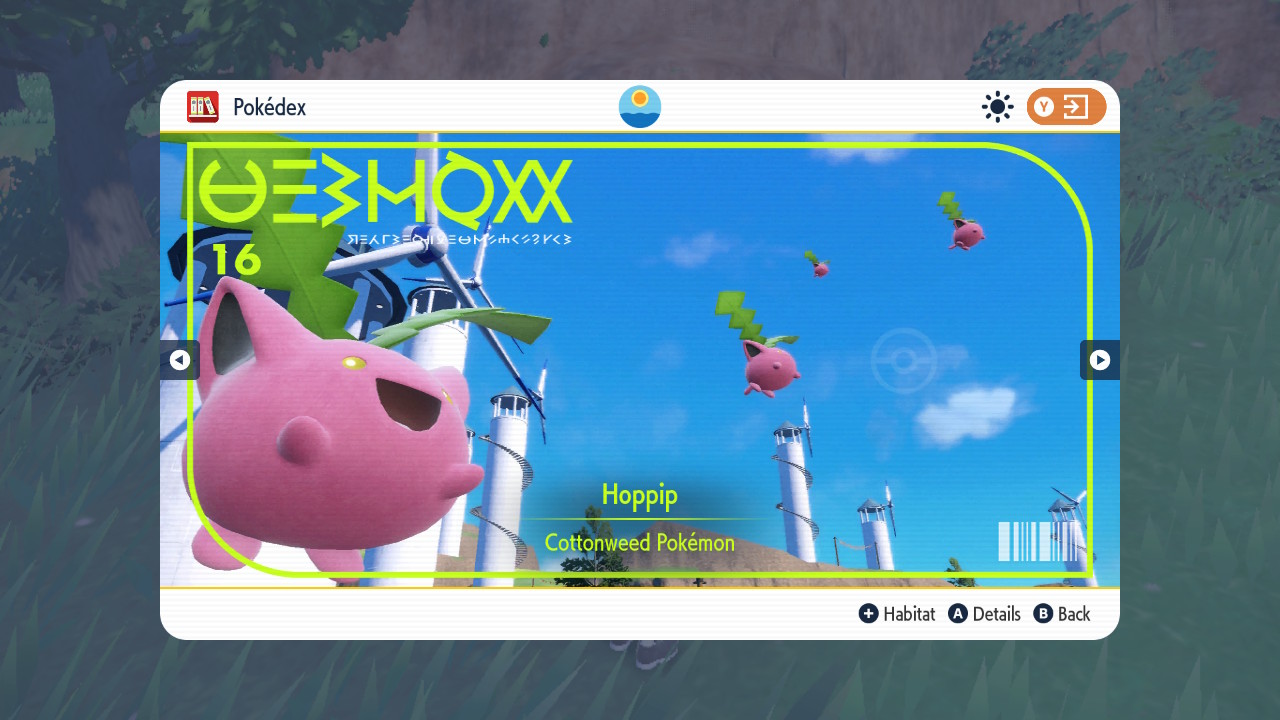Expand the next entry with the right arrow
The width and height of the screenshot is (1280, 720).
pyautogui.click(x=1099, y=360)
